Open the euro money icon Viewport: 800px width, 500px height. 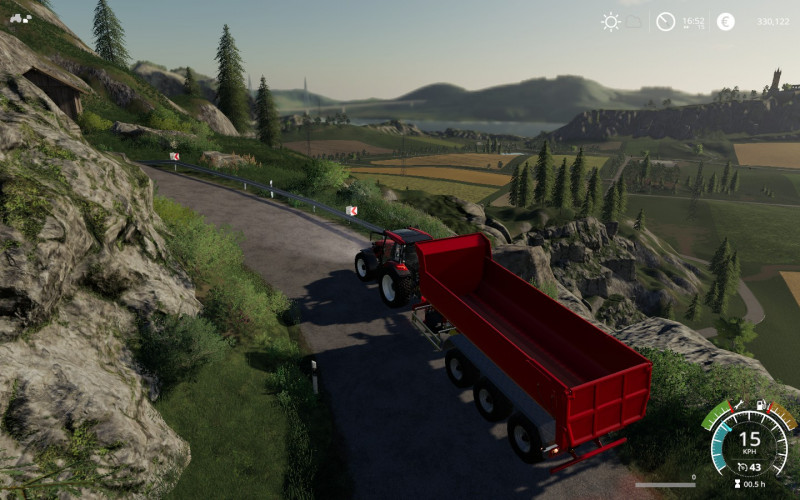click(x=726, y=21)
